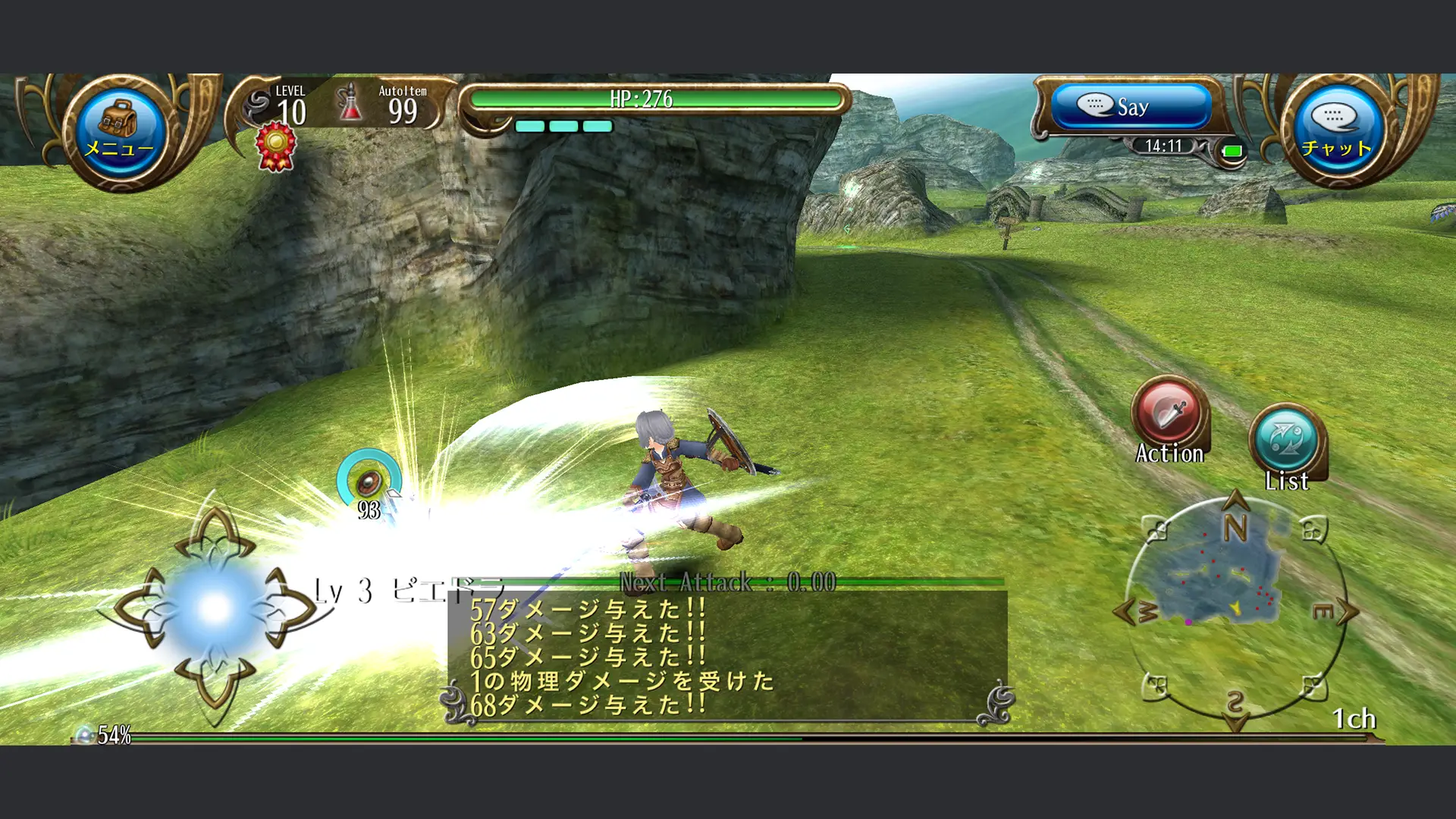Image resolution: width=1456 pixels, height=819 pixels.
Task: Tap the glowing virtual joystick center
Action: coord(215,608)
